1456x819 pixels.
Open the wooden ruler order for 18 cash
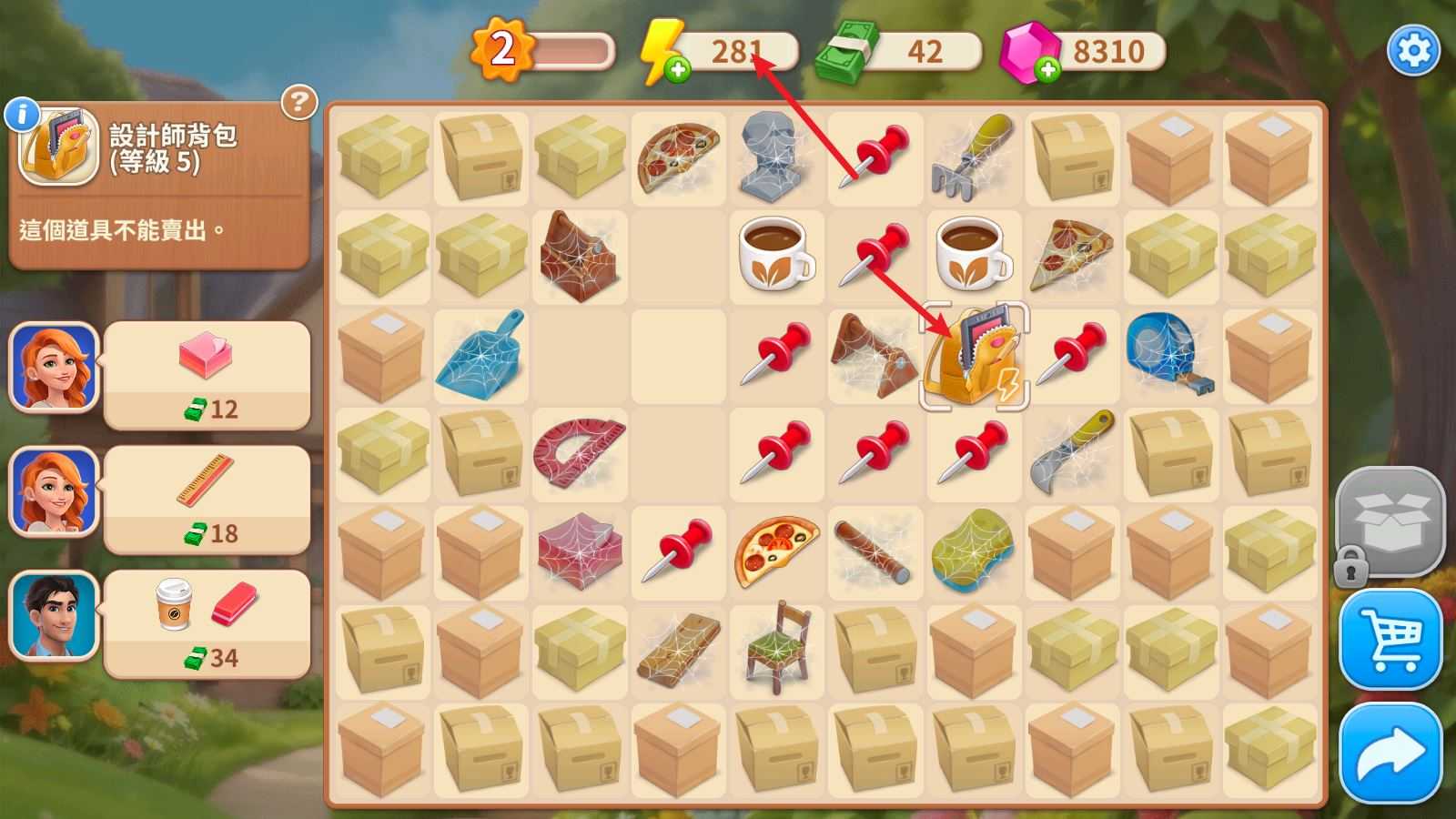[x=207, y=500]
